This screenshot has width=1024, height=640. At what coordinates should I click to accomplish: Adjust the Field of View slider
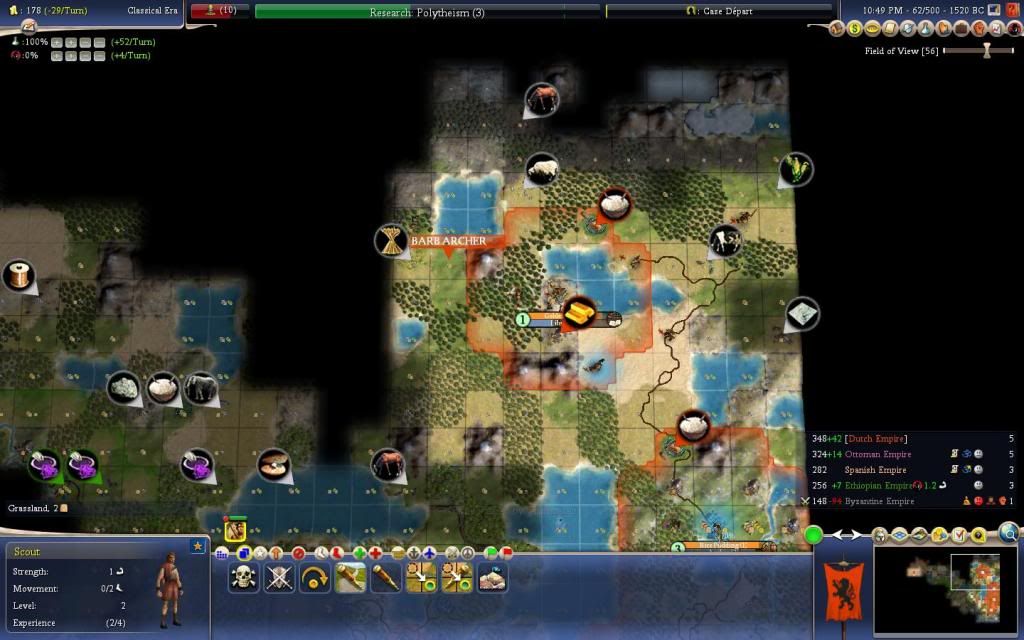click(x=986, y=50)
